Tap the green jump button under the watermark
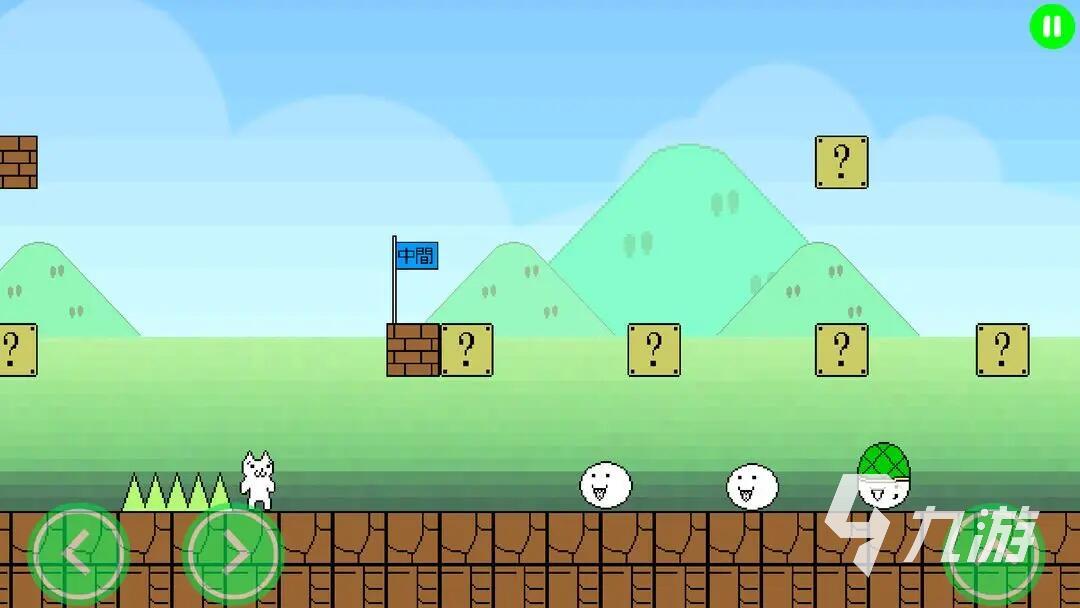 point(993,556)
